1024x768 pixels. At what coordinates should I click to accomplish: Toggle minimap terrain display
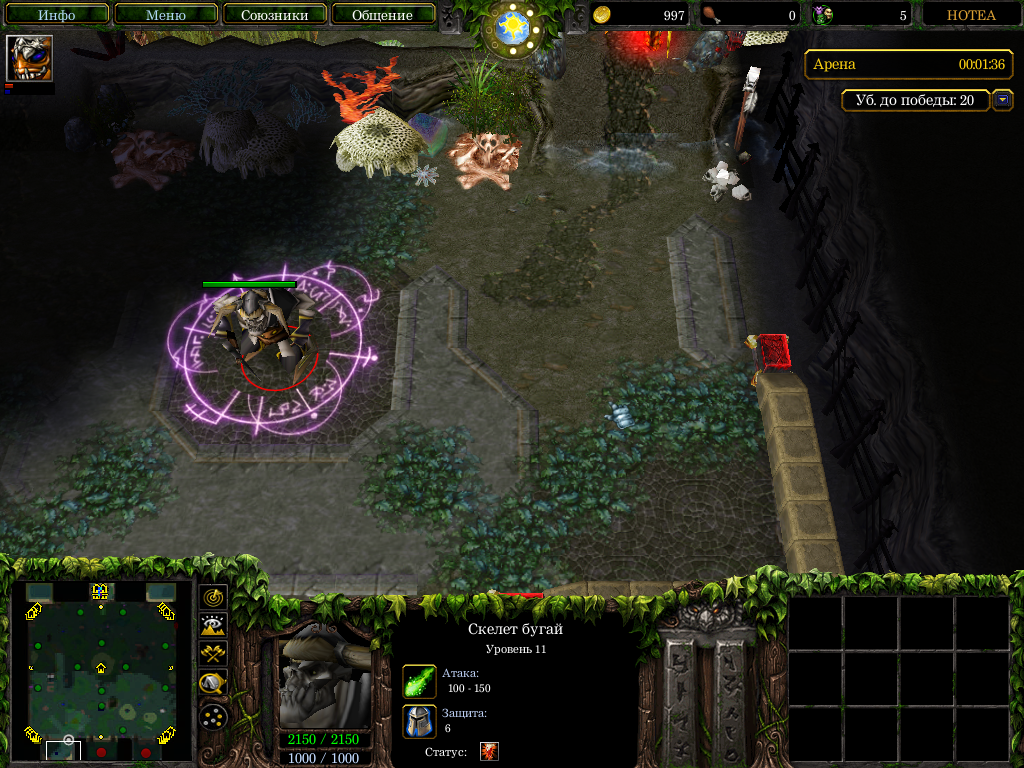[213, 626]
